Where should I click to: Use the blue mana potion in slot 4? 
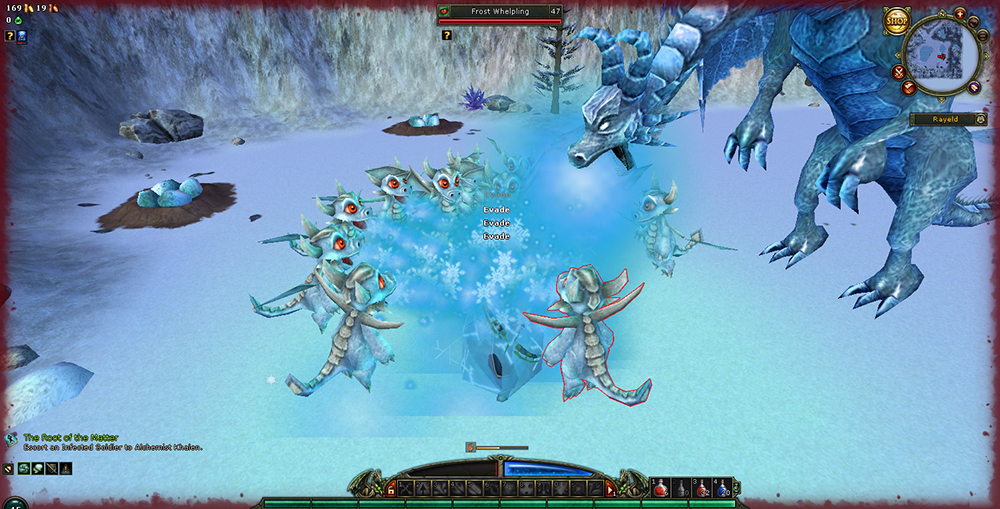tap(722, 489)
